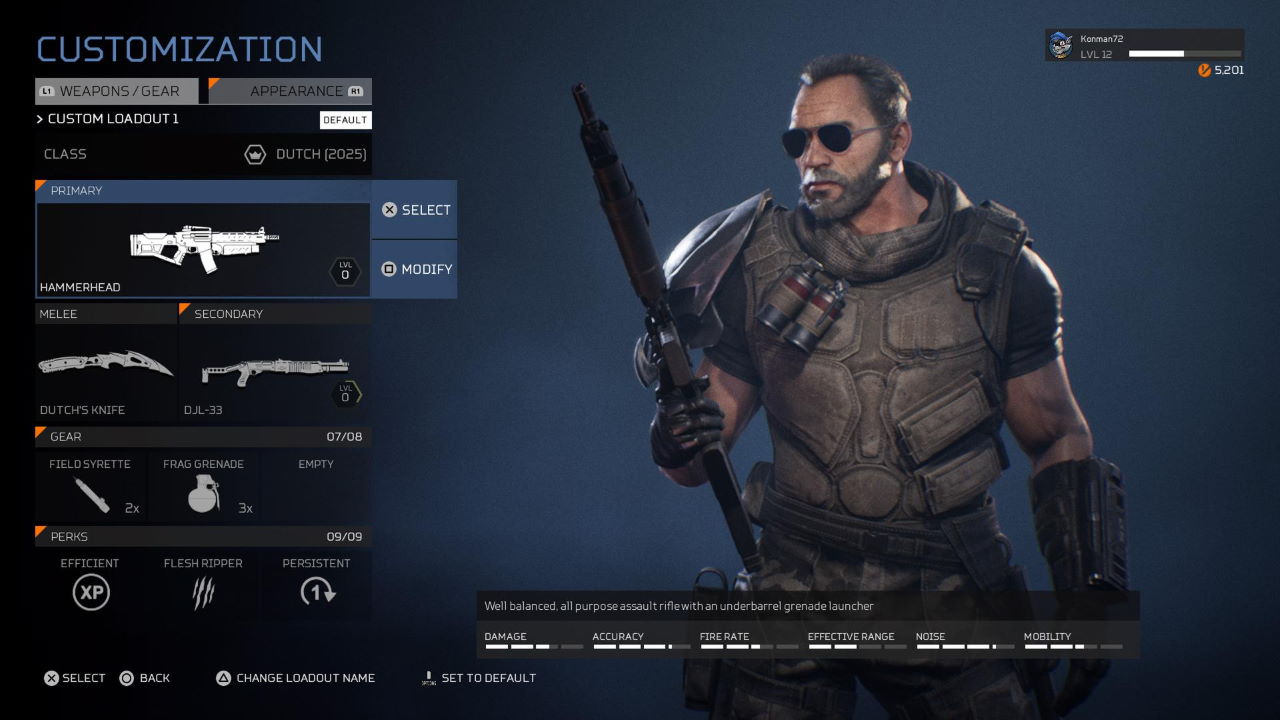The image size is (1280, 720).
Task: Select the Empty gear slot
Action: (x=316, y=487)
